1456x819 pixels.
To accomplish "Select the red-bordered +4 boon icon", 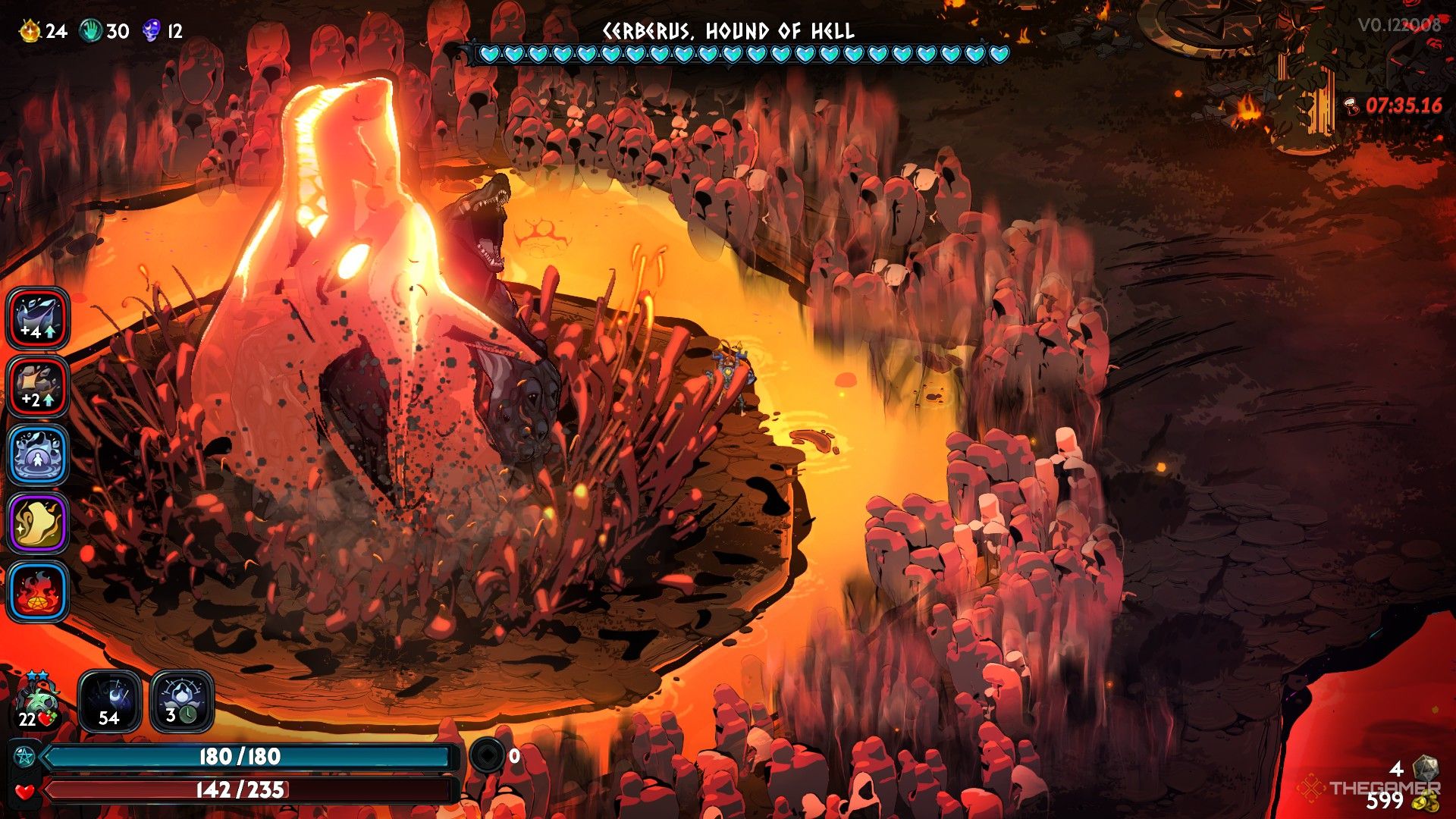I will coord(38,318).
